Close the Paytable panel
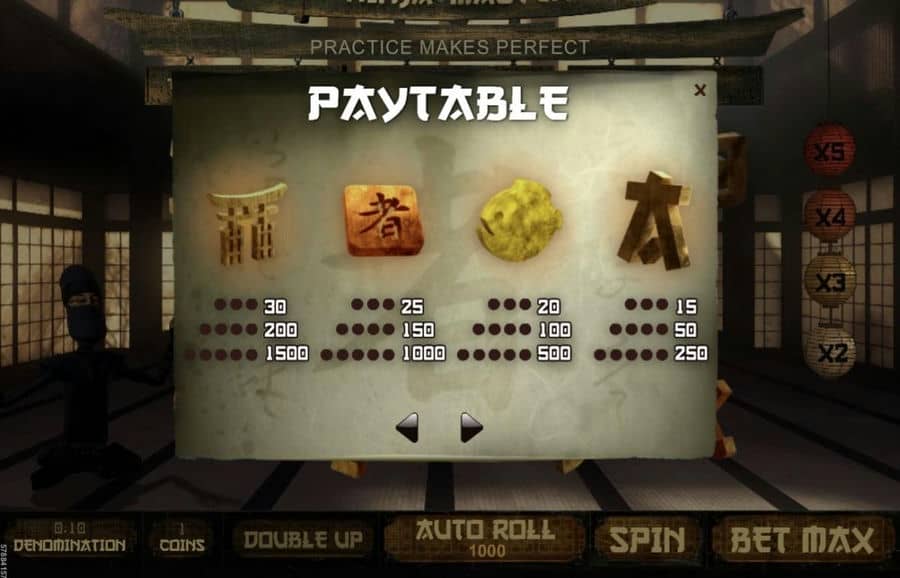Viewport: 900px width, 578px height. pyautogui.click(x=700, y=91)
